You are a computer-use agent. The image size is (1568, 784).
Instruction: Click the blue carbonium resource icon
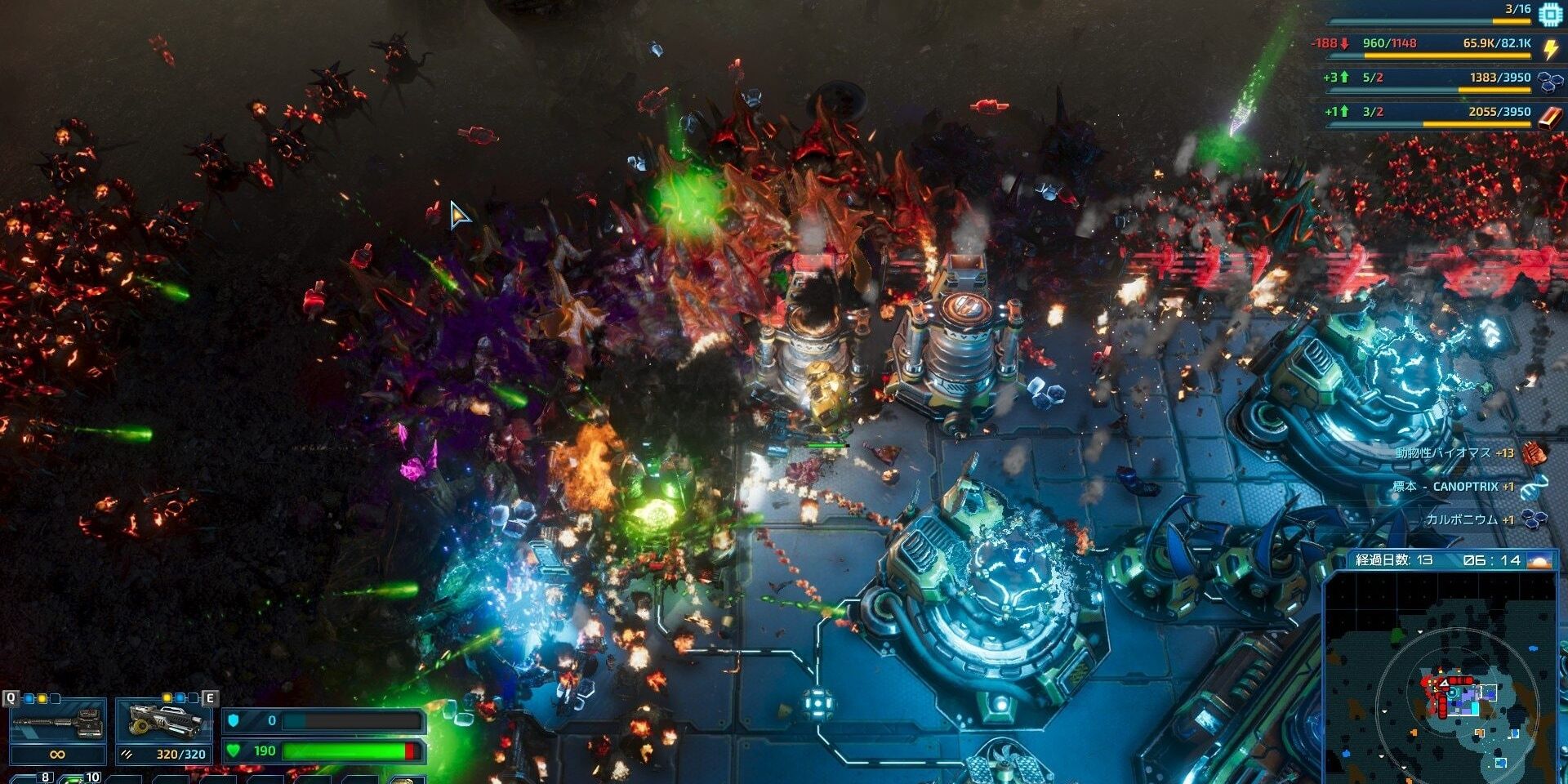coord(1549,81)
